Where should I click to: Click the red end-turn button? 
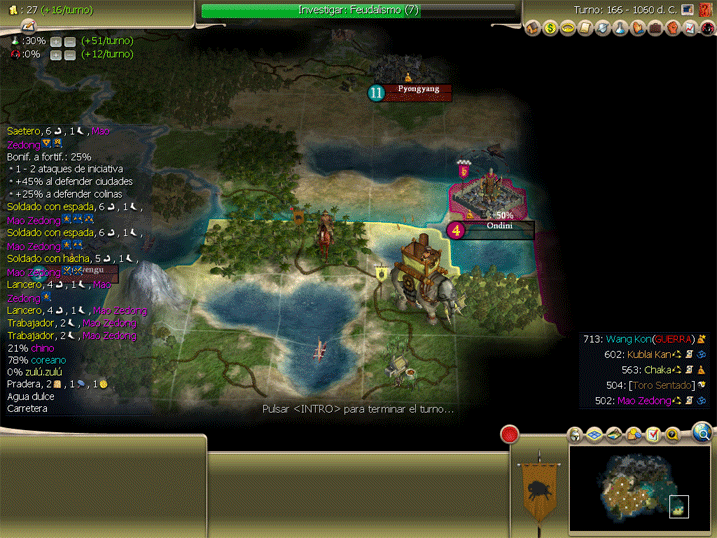click(511, 435)
